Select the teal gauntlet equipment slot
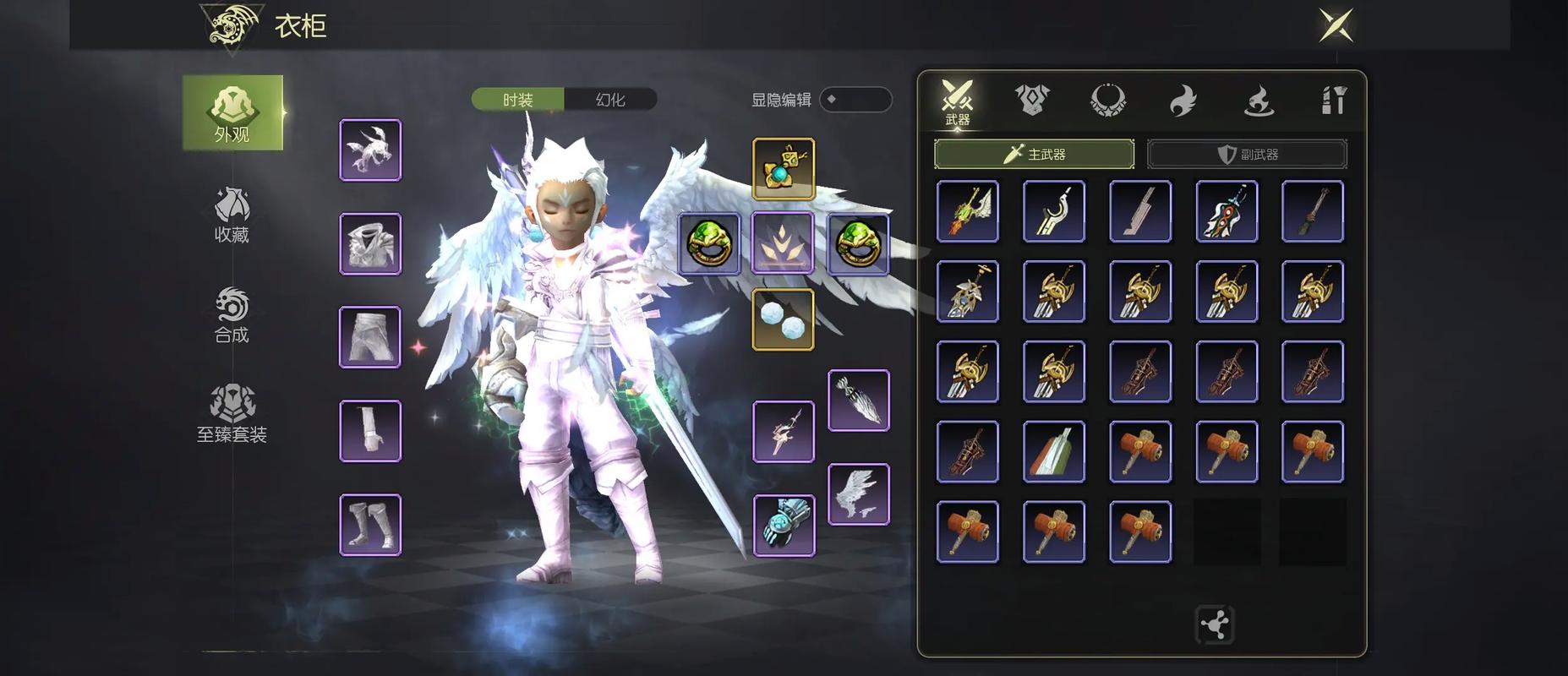The width and height of the screenshot is (1568, 676). [784, 525]
